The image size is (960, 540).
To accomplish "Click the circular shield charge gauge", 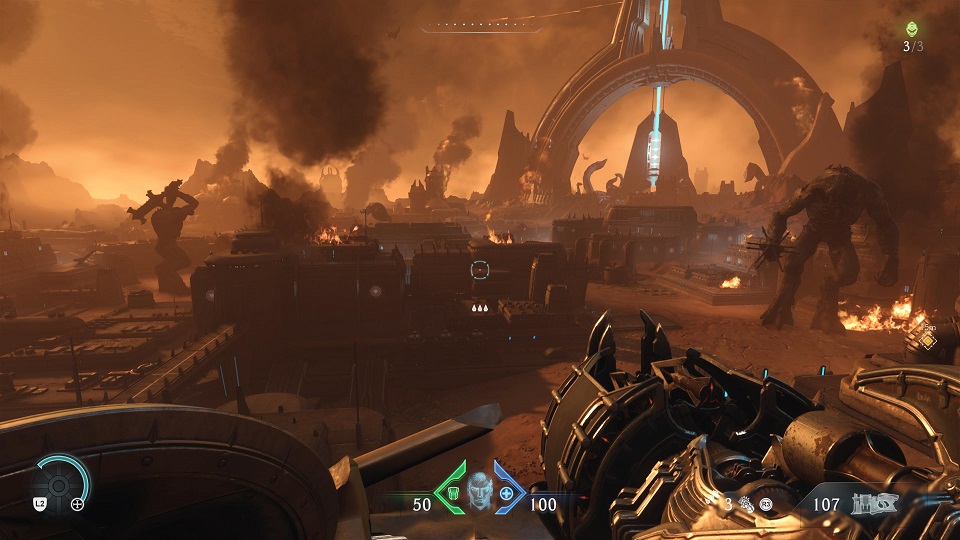I will (x=58, y=485).
